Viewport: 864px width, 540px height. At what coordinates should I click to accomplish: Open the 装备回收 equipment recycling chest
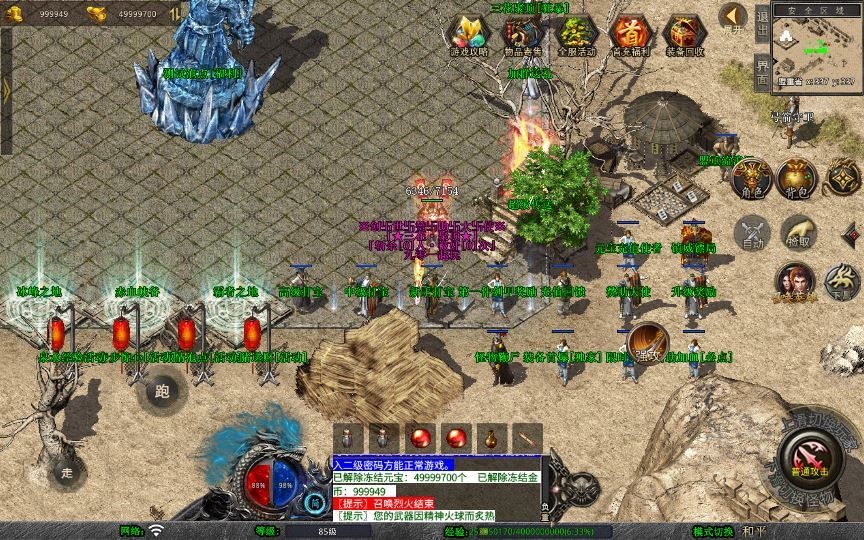click(x=683, y=33)
